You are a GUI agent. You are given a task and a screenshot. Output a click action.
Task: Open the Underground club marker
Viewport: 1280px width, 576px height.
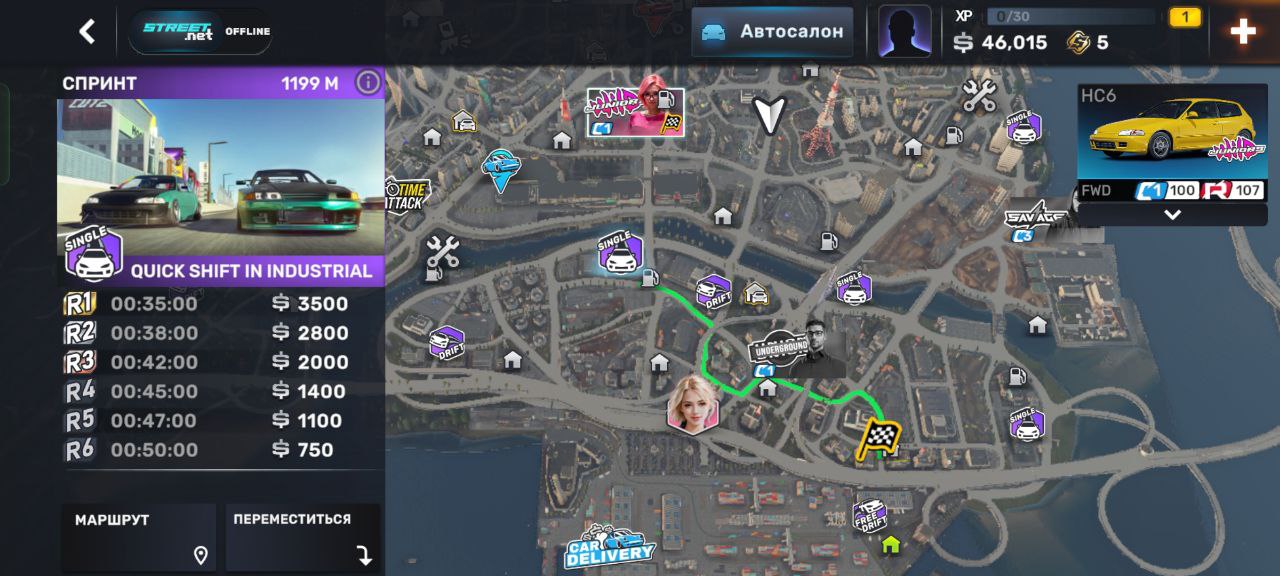coord(796,348)
